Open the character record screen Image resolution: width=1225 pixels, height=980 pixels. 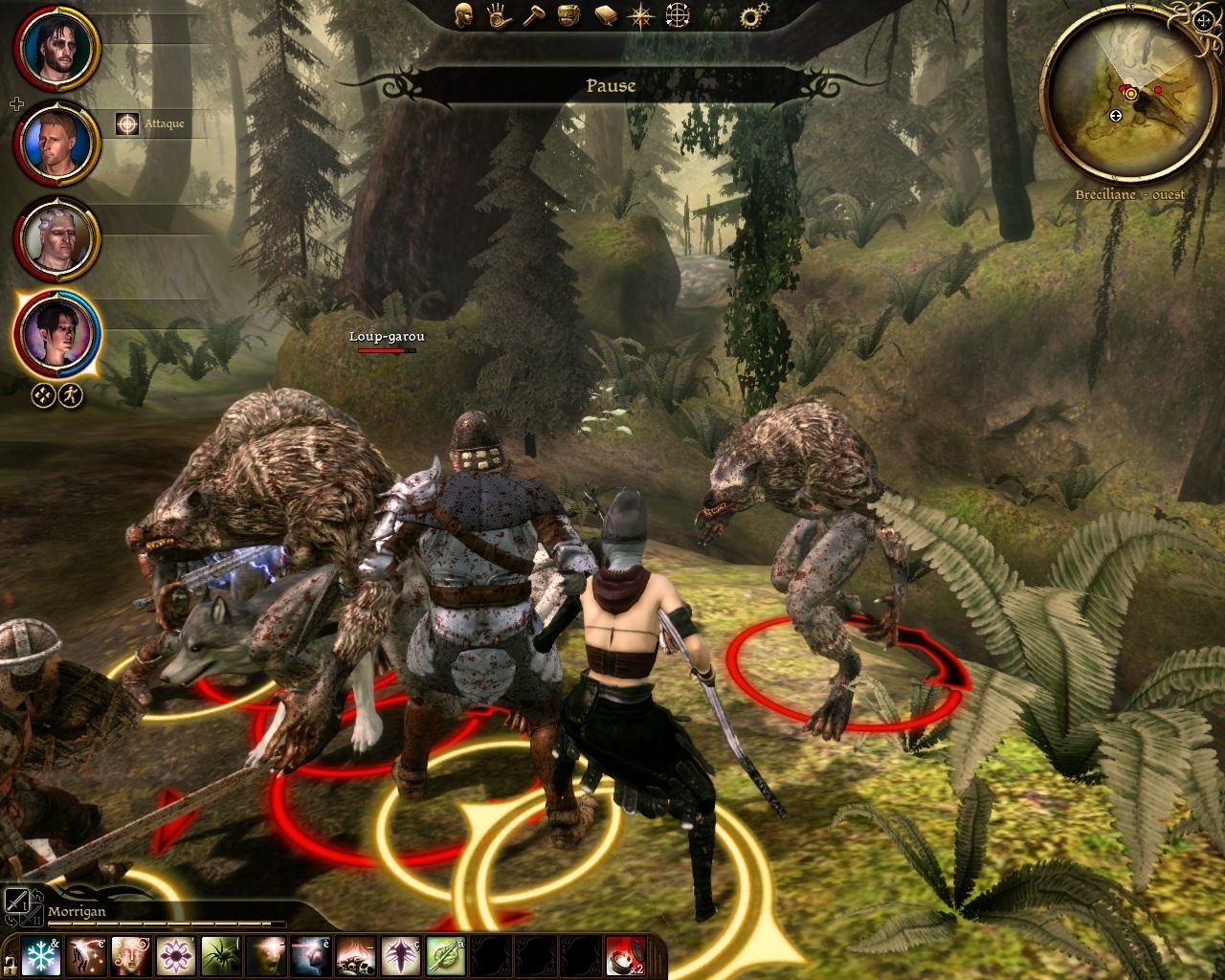[462, 16]
